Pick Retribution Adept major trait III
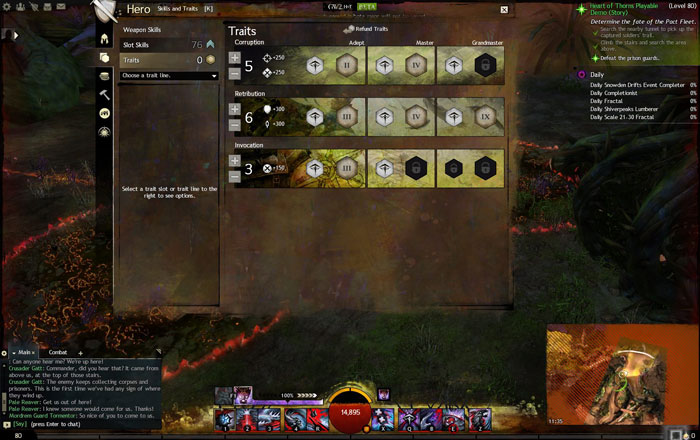This screenshot has height=440, width=700. pos(346,117)
